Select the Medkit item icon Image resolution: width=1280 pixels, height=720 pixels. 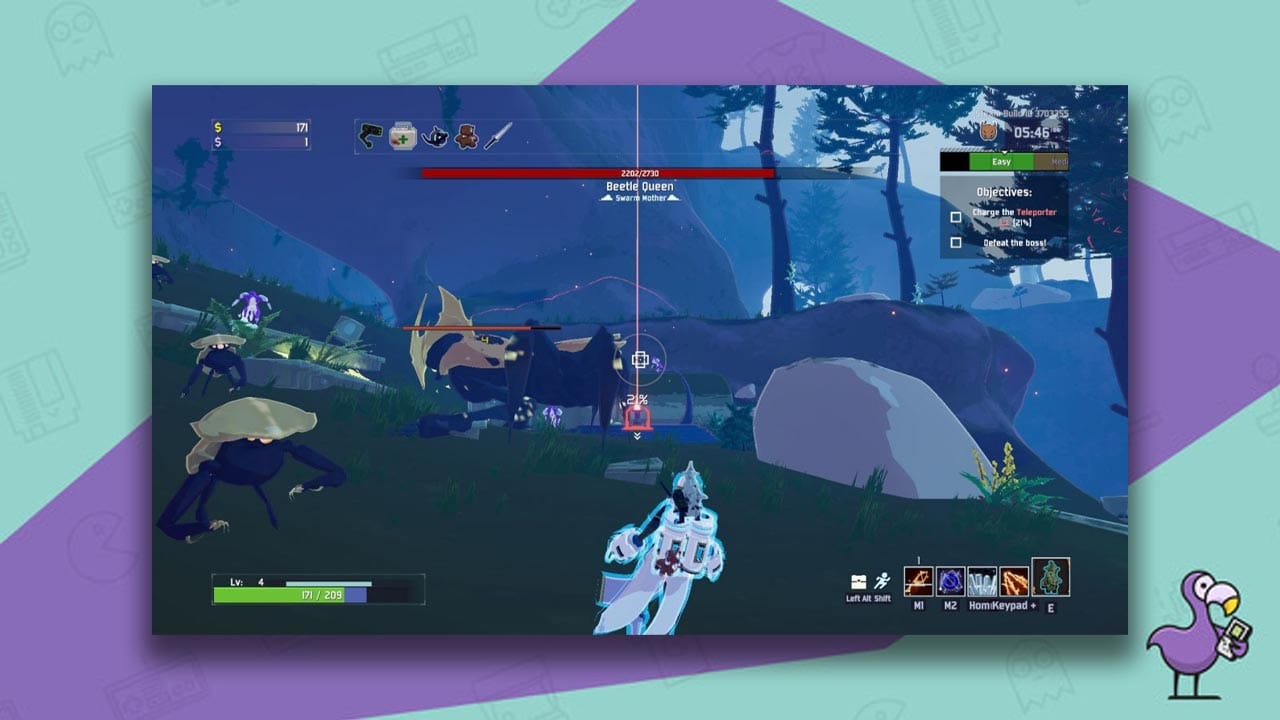pos(402,136)
